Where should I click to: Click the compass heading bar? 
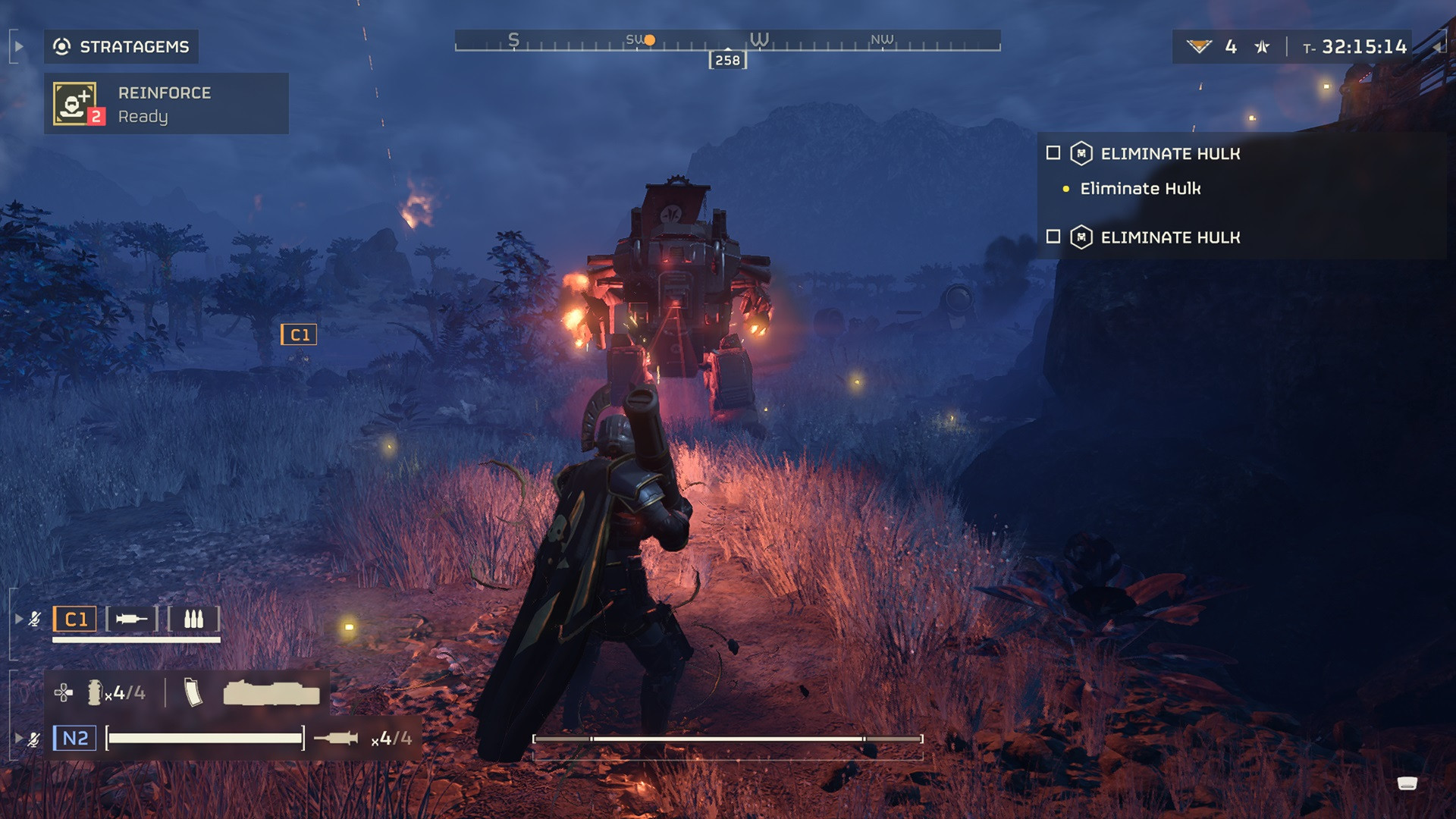point(727,41)
